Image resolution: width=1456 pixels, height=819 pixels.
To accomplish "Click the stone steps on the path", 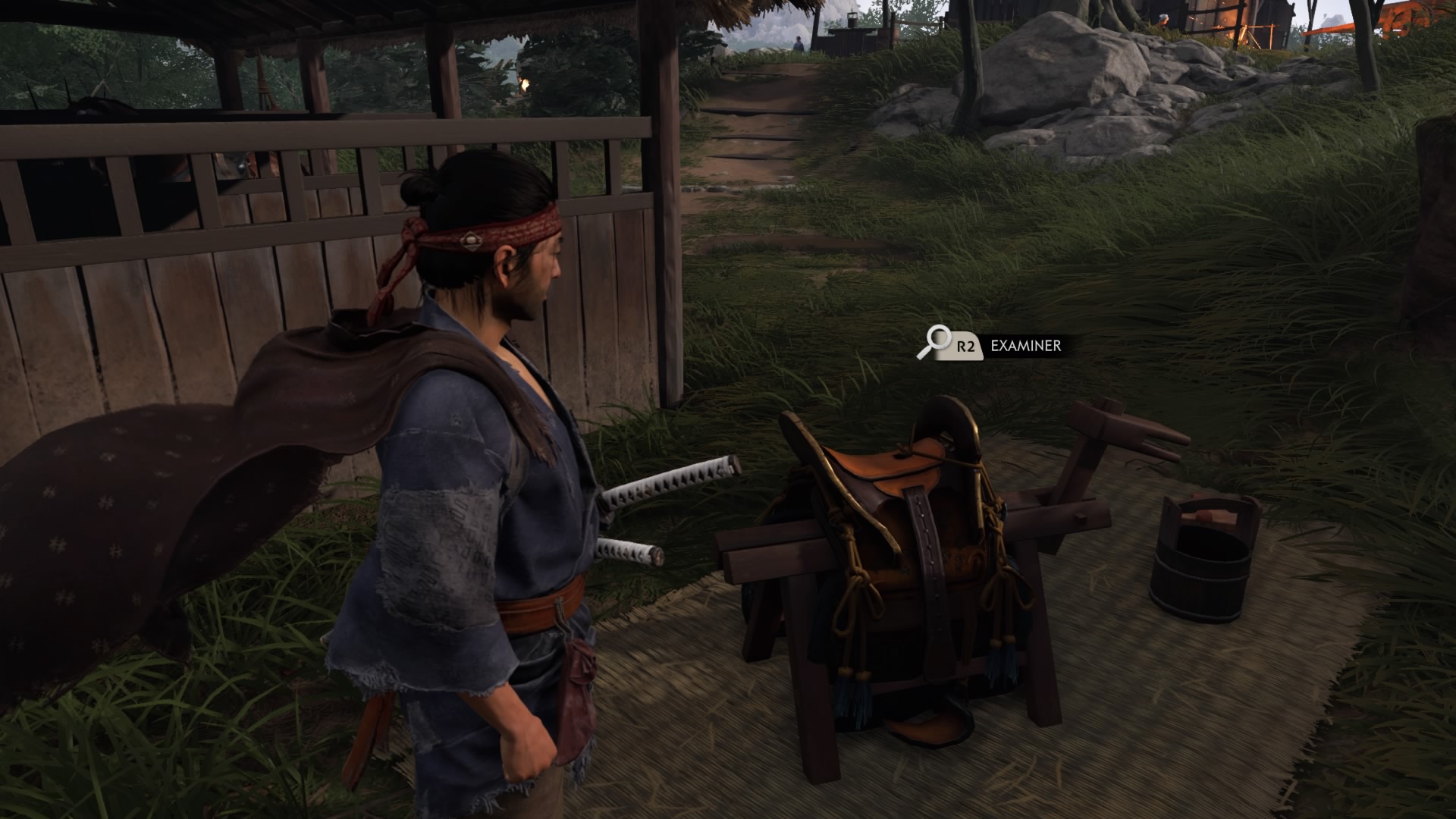I will tap(751, 136).
